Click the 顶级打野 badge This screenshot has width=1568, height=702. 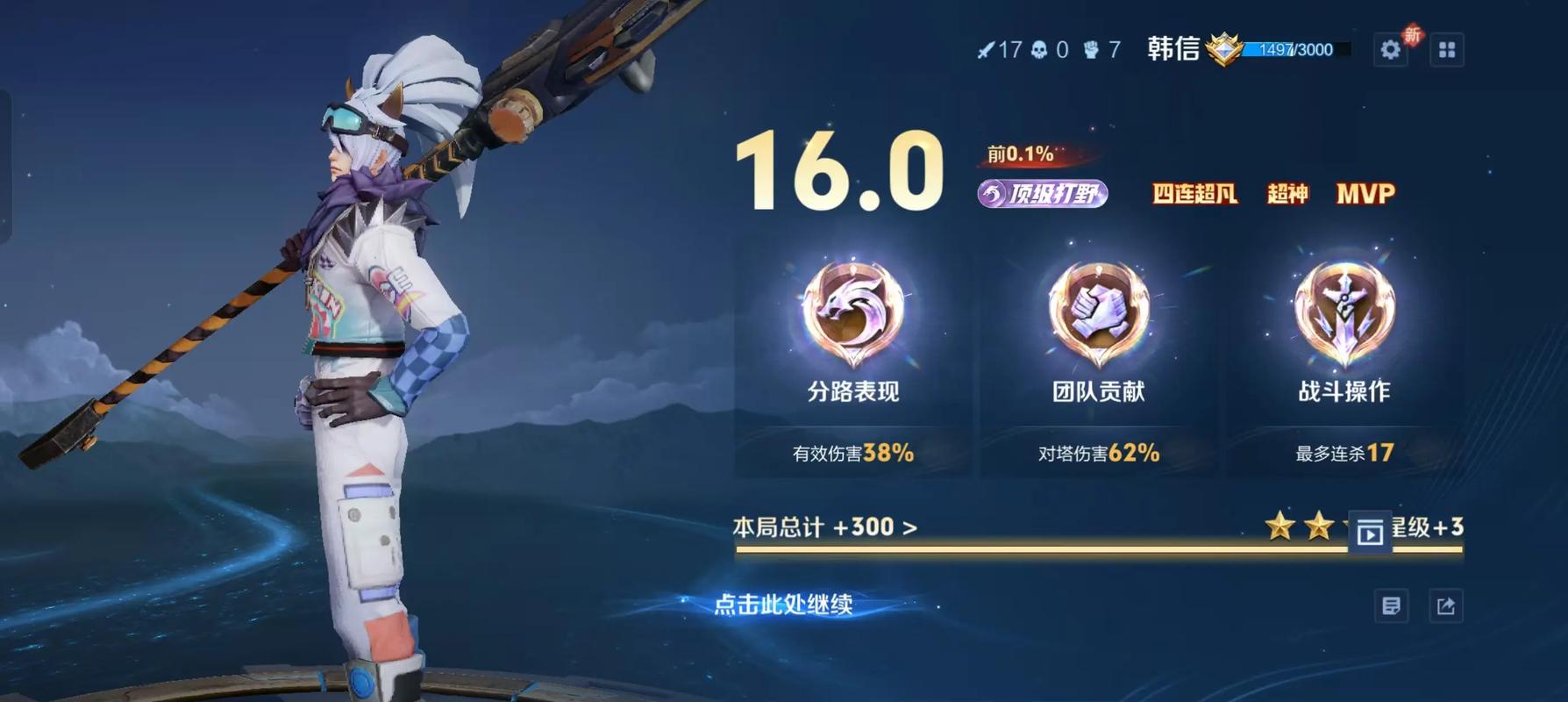click(x=1044, y=193)
